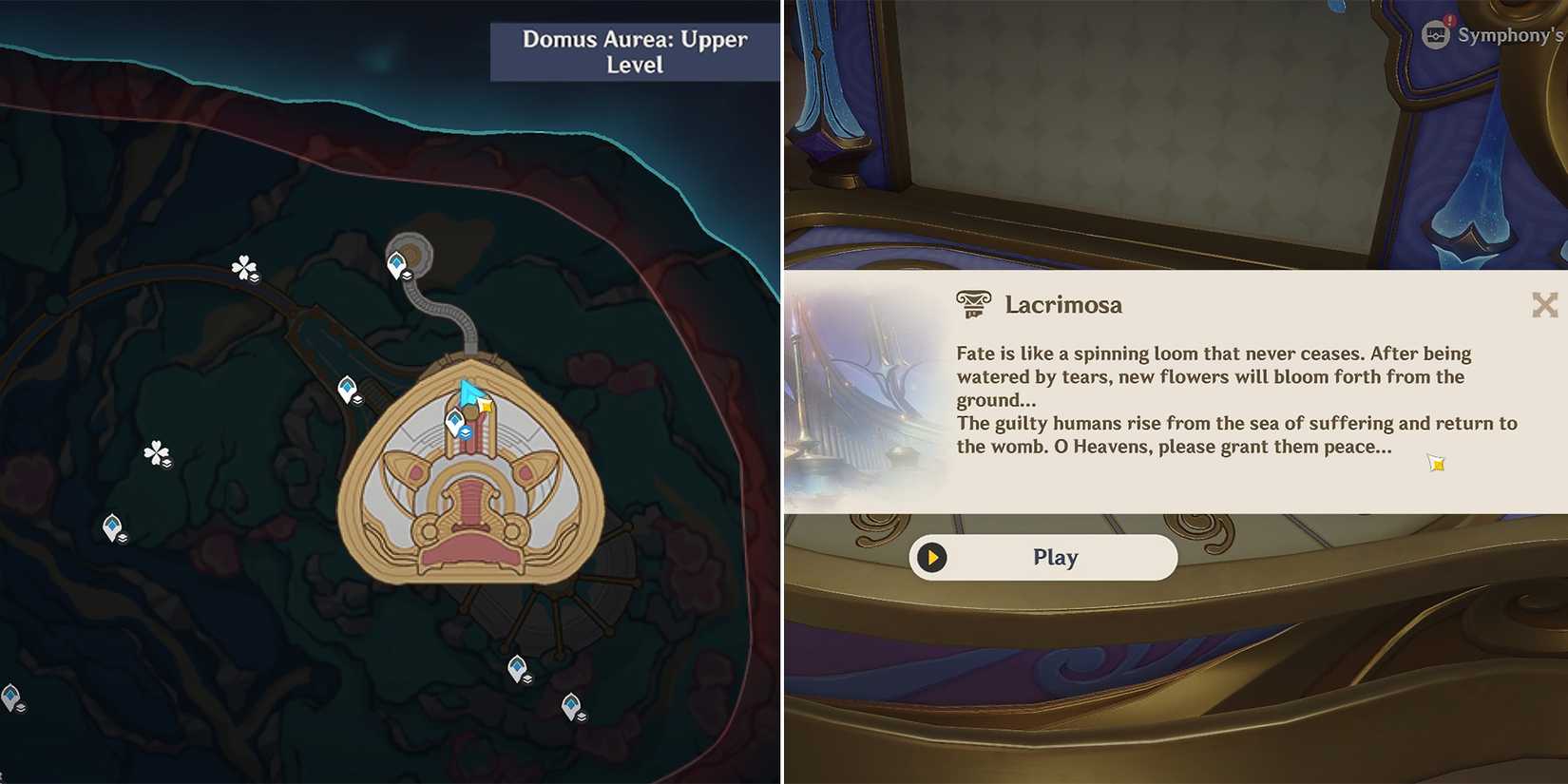
Task: Select the teleport waypoint west of the arena
Action: point(346,386)
